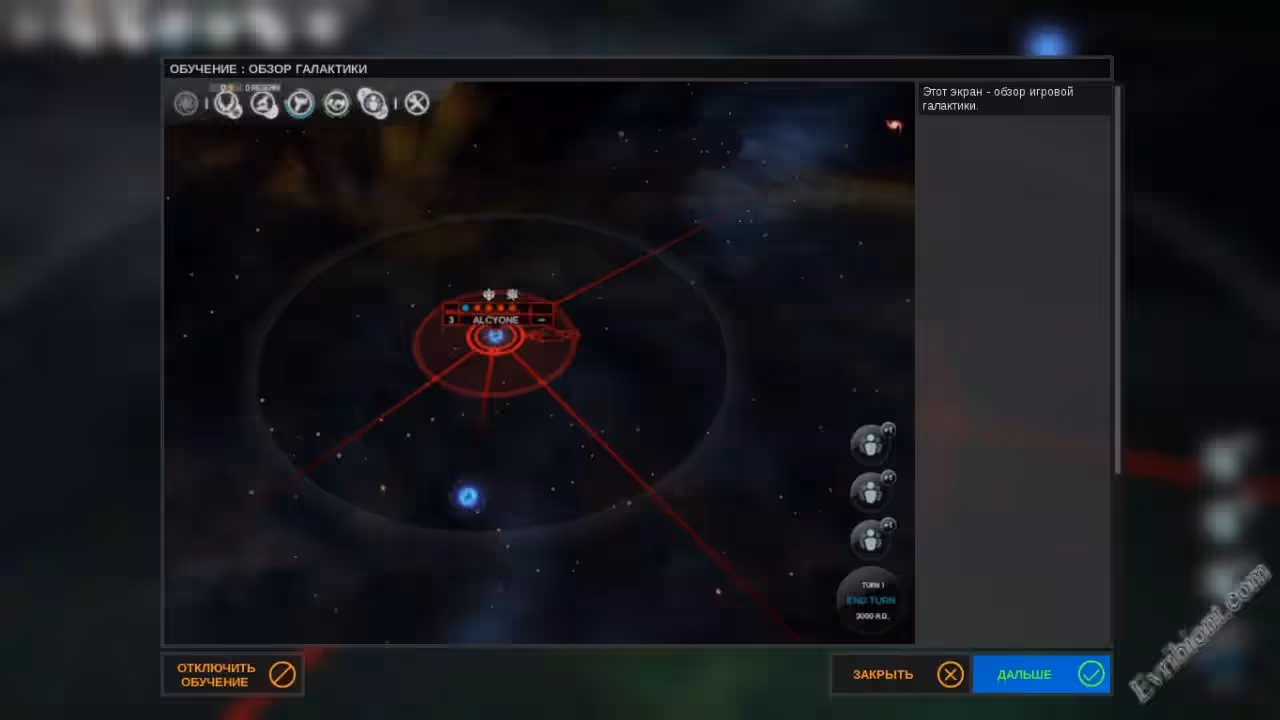This screenshot has width=1280, height=720.
Task: Click the teal-ringed toolbar icon
Action: tap(300, 103)
